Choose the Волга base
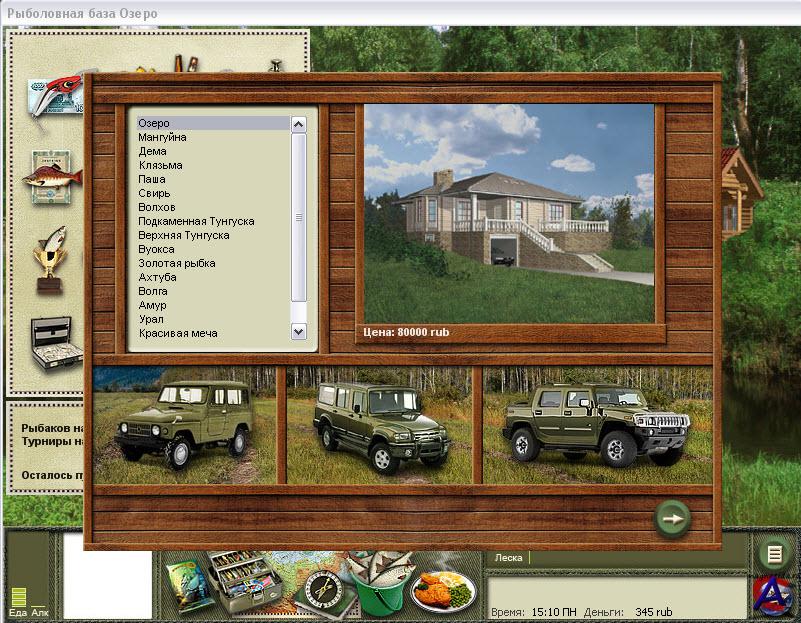This screenshot has height=623, width=801. coord(154,291)
